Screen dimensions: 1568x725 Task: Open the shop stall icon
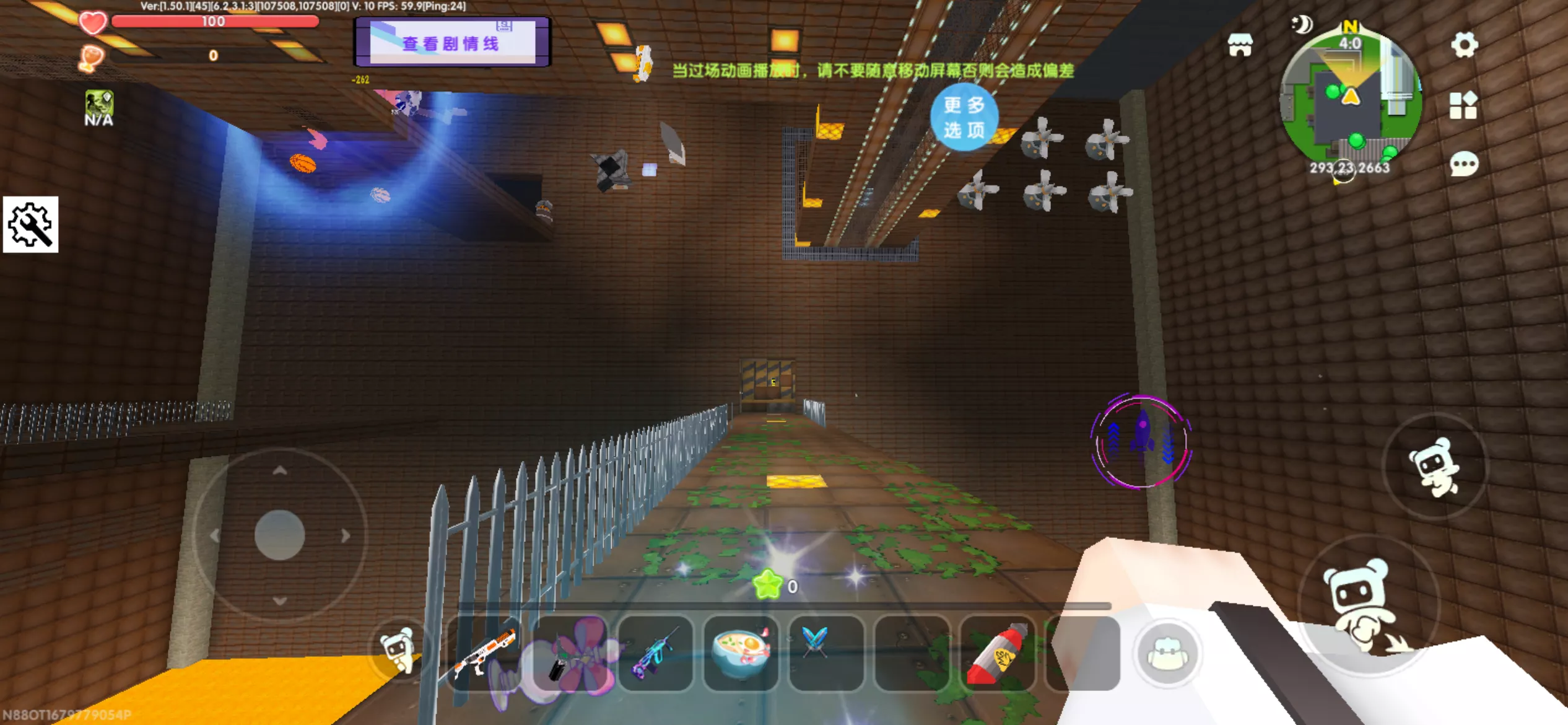click(1240, 45)
